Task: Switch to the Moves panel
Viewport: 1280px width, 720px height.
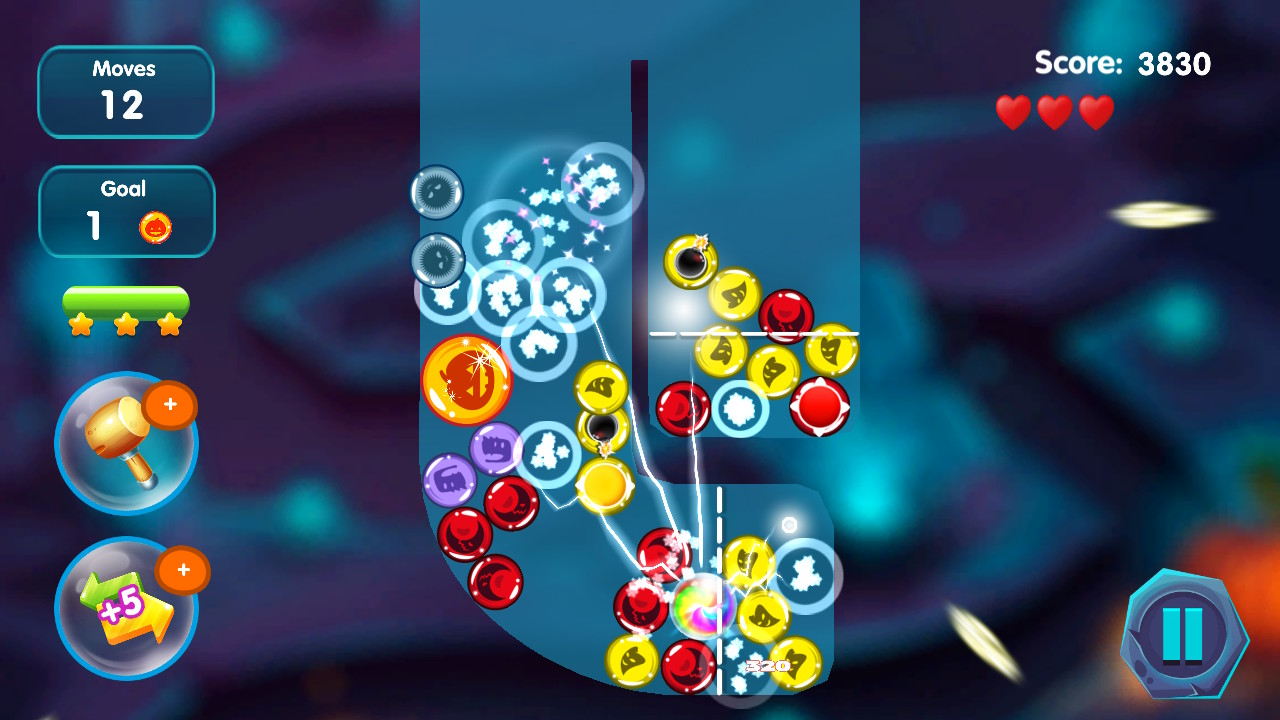Action: tap(126, 91)
